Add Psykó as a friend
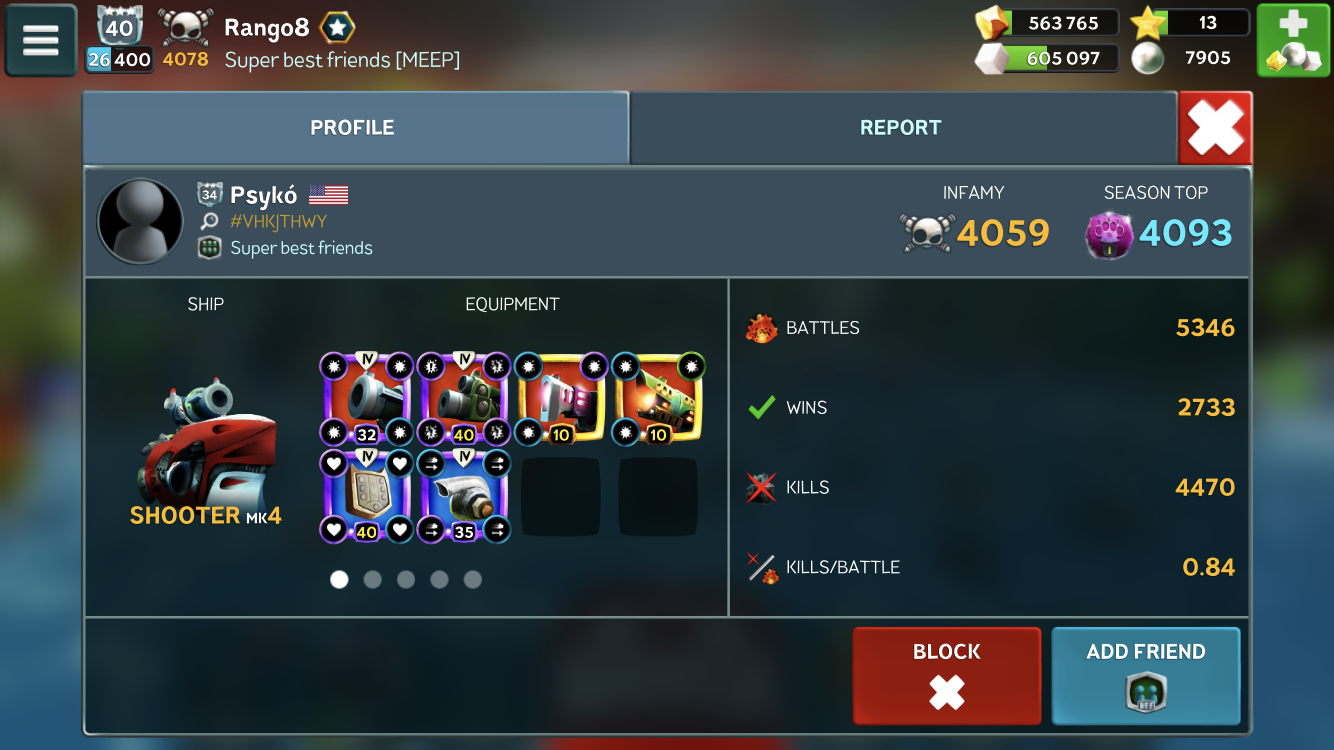The width and height of the screenshot is (1334, 750). click(x=1145, y=675)
